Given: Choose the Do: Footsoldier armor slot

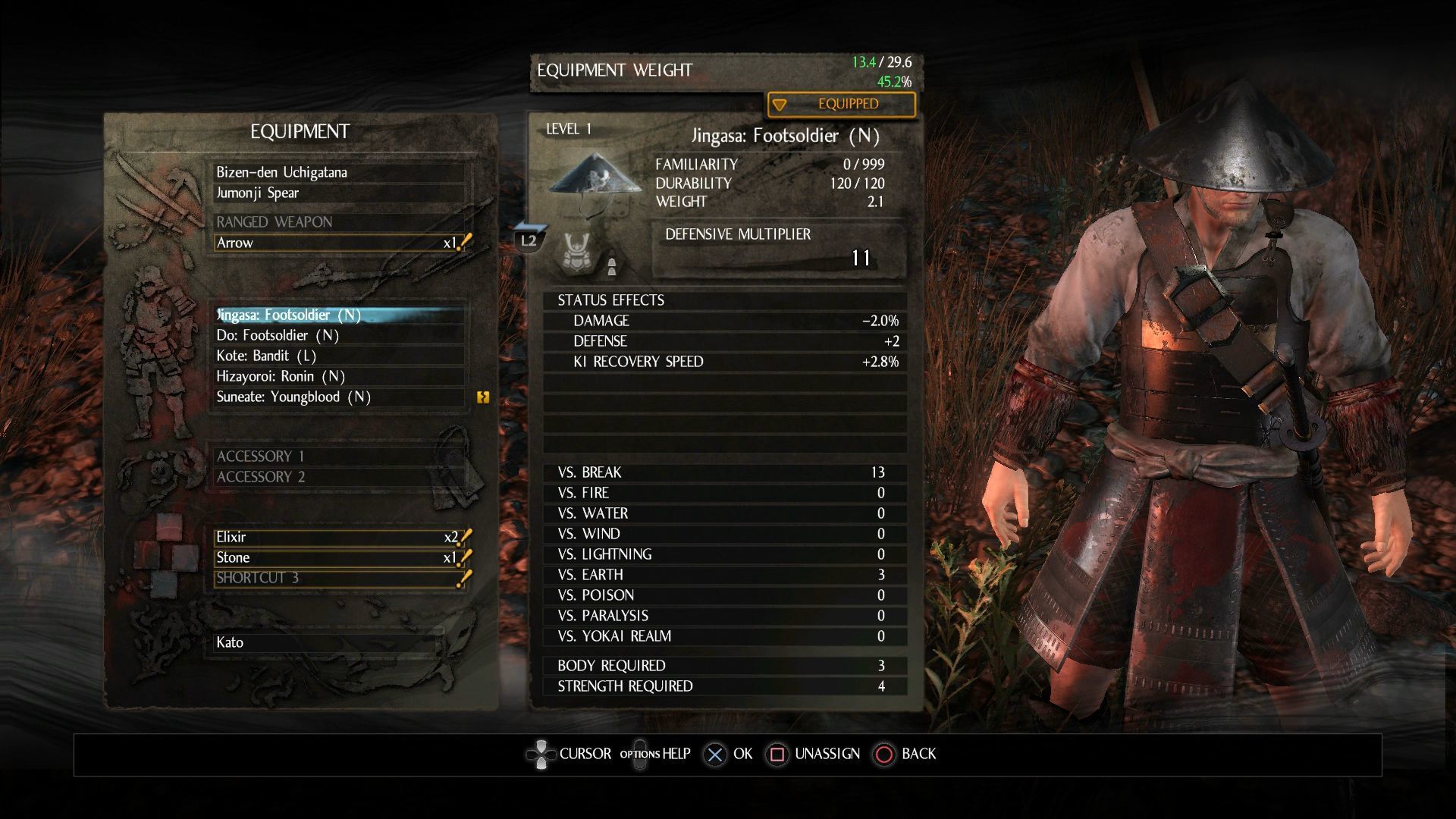Looking at the screenshot, I should tap(338, 335).
